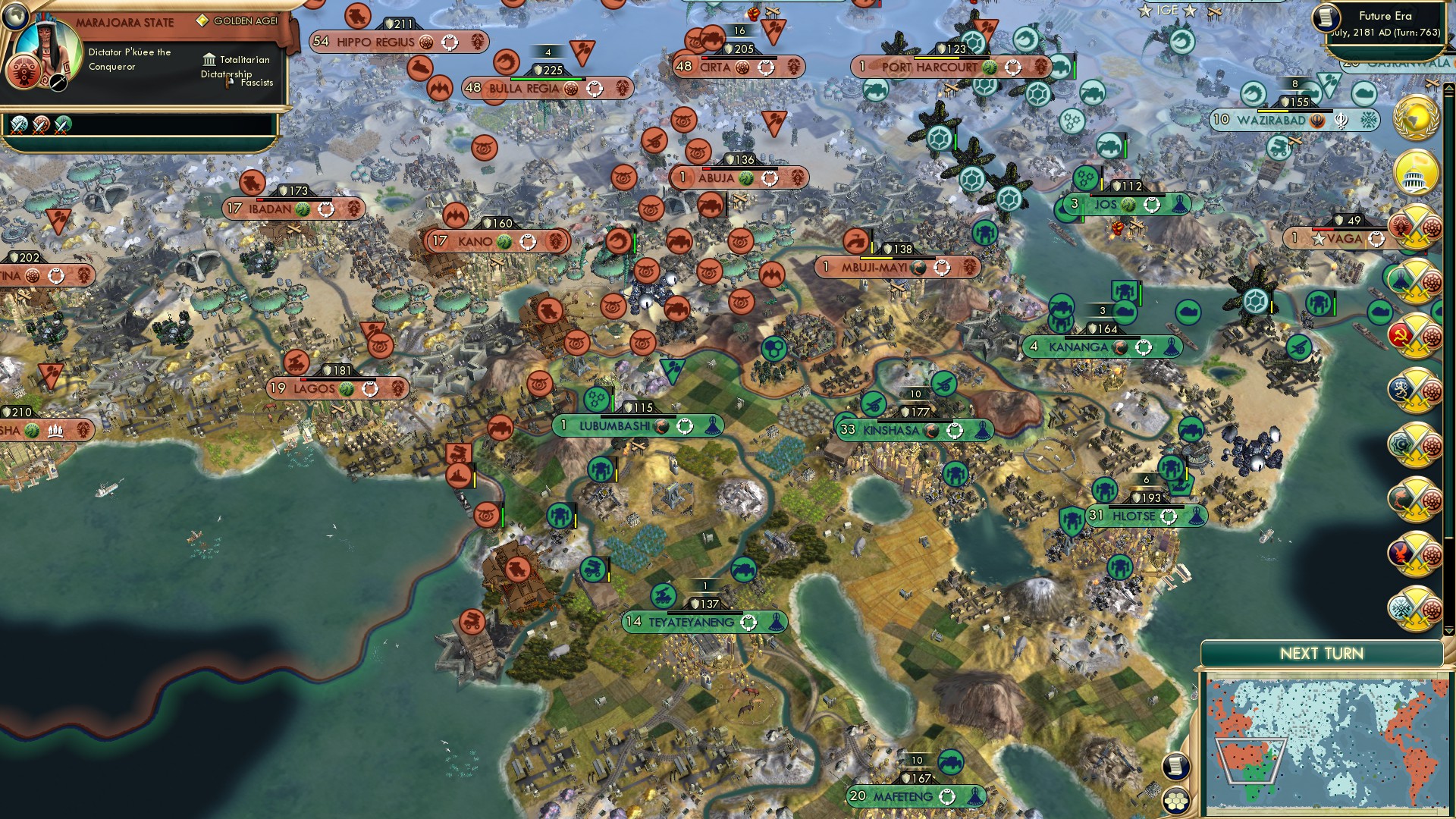1456x819 pixels.
Task: Click the Totalitarian Dictatorship temple icon
Action: pyautogui.click(x=209, y=60)
